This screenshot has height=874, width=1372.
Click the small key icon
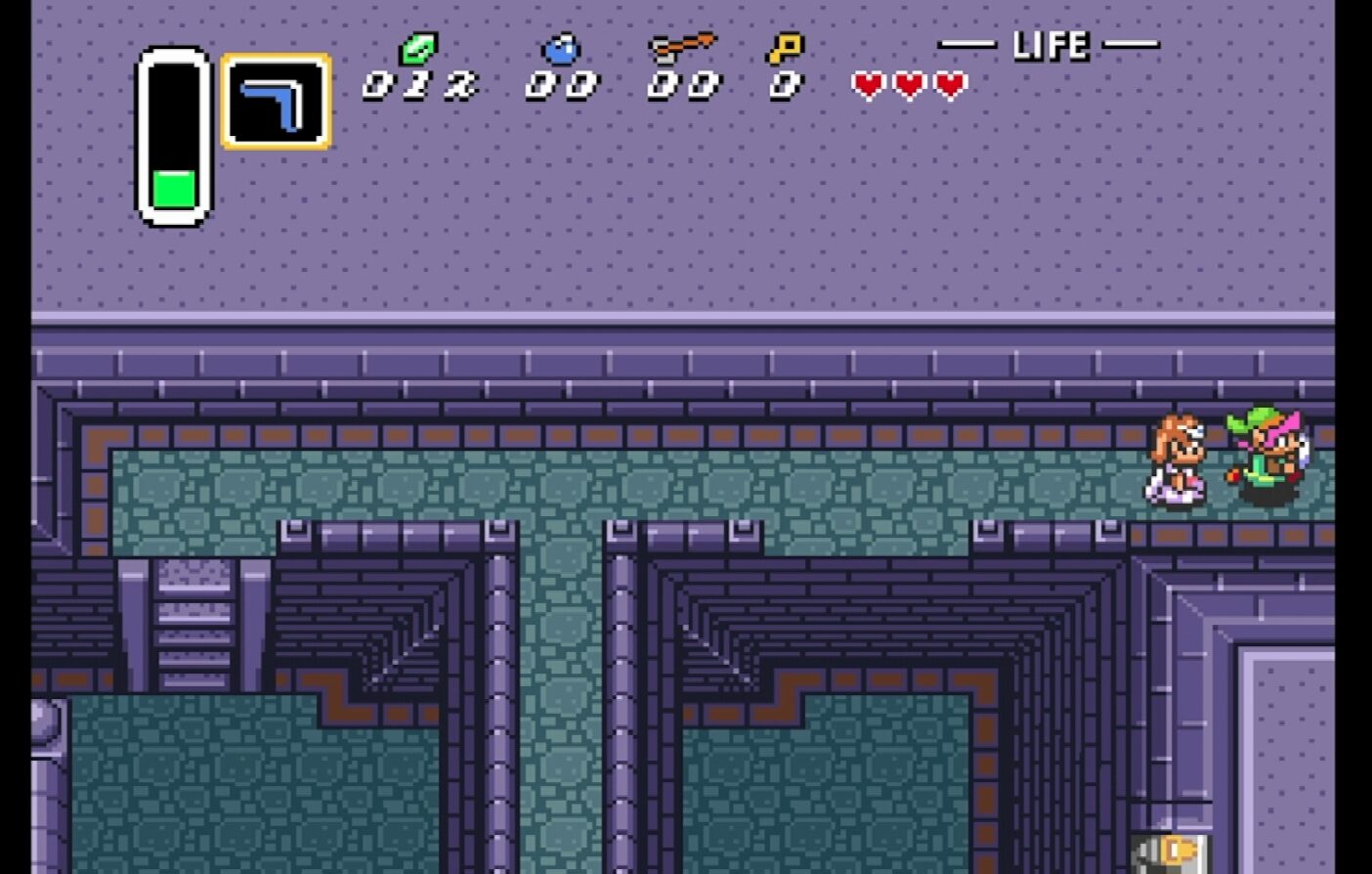(785, 48)
